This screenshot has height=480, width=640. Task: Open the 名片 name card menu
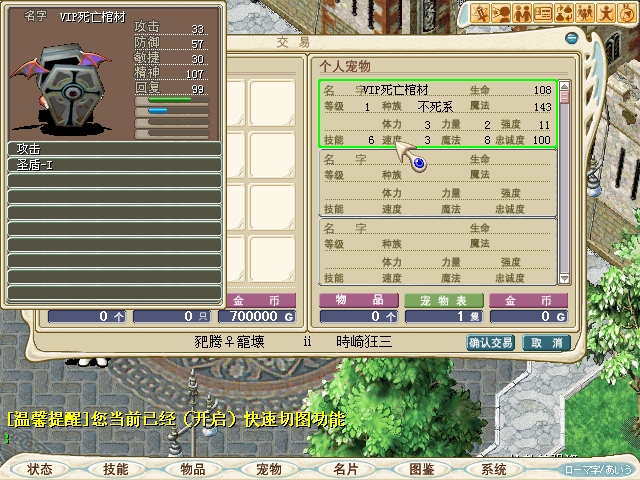coord(345,468)
